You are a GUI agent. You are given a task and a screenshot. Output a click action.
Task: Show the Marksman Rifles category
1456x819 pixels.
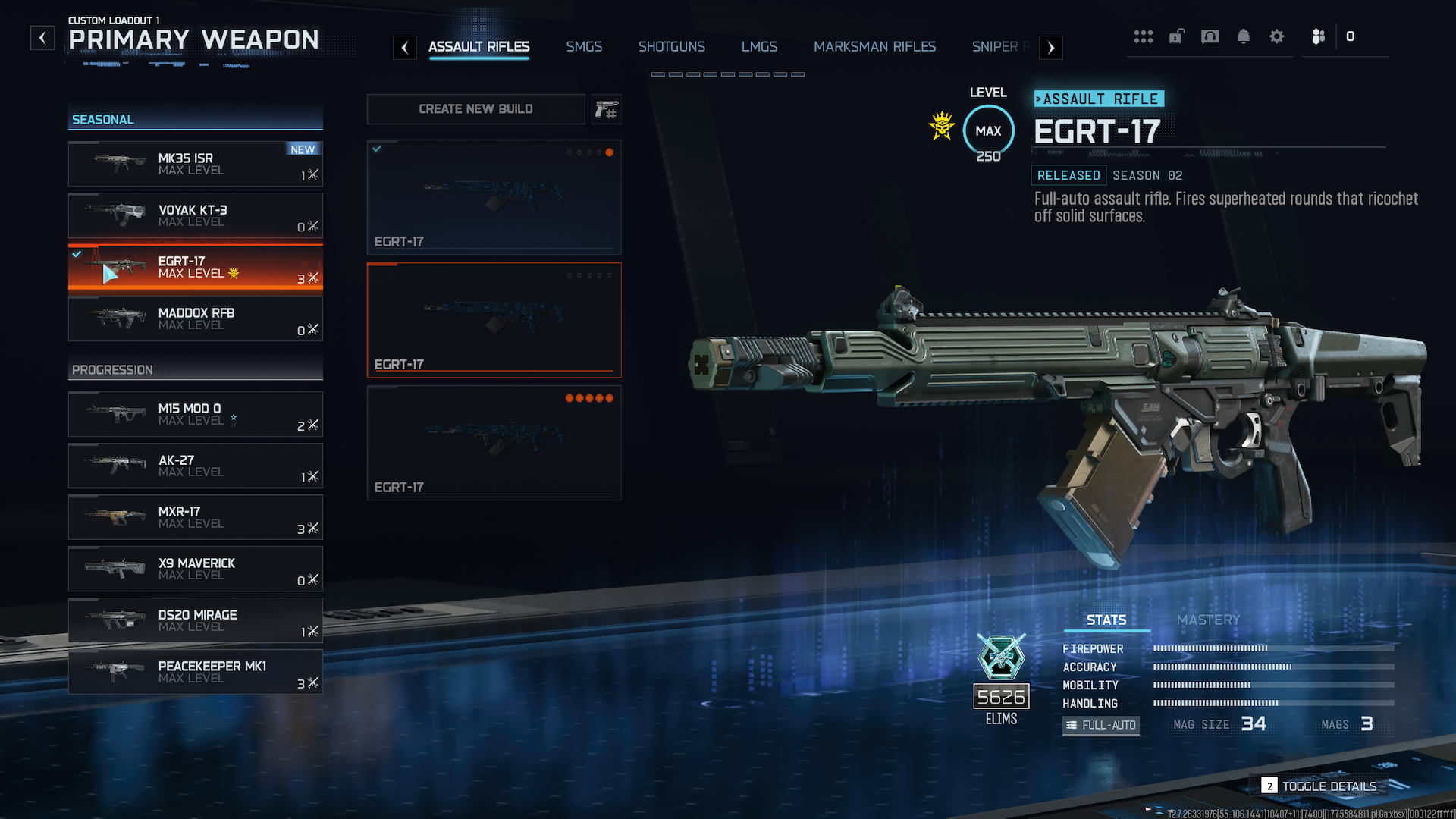(874, 47)
